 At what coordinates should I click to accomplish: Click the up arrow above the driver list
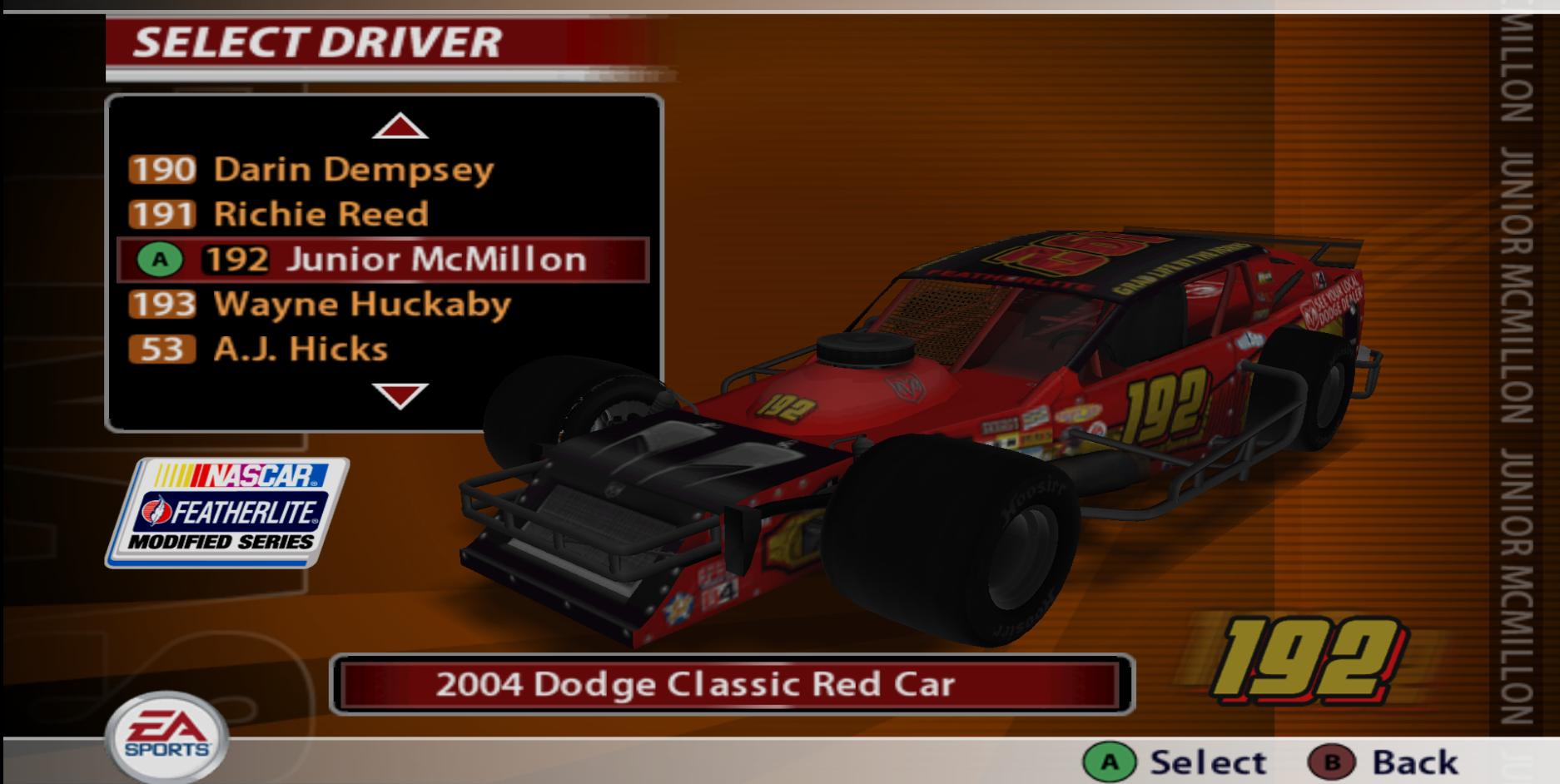pyautogui.click(x=402, y=127)
